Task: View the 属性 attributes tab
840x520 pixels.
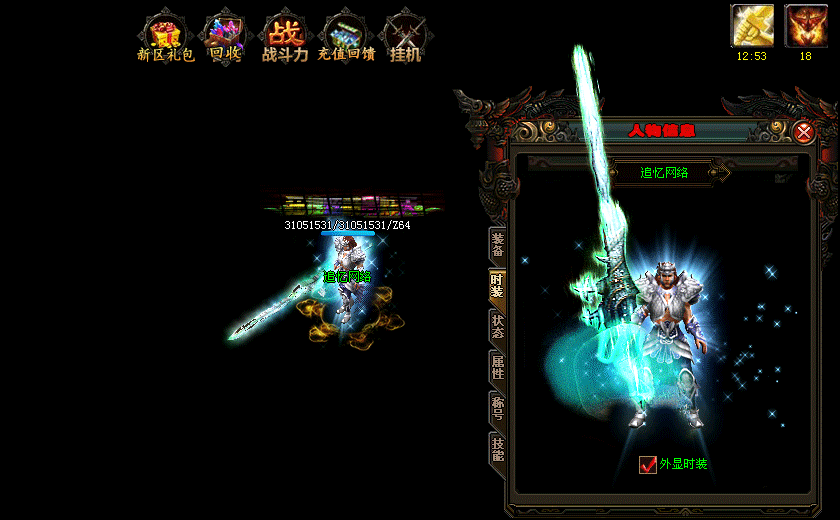Action: tap(497, 367)
